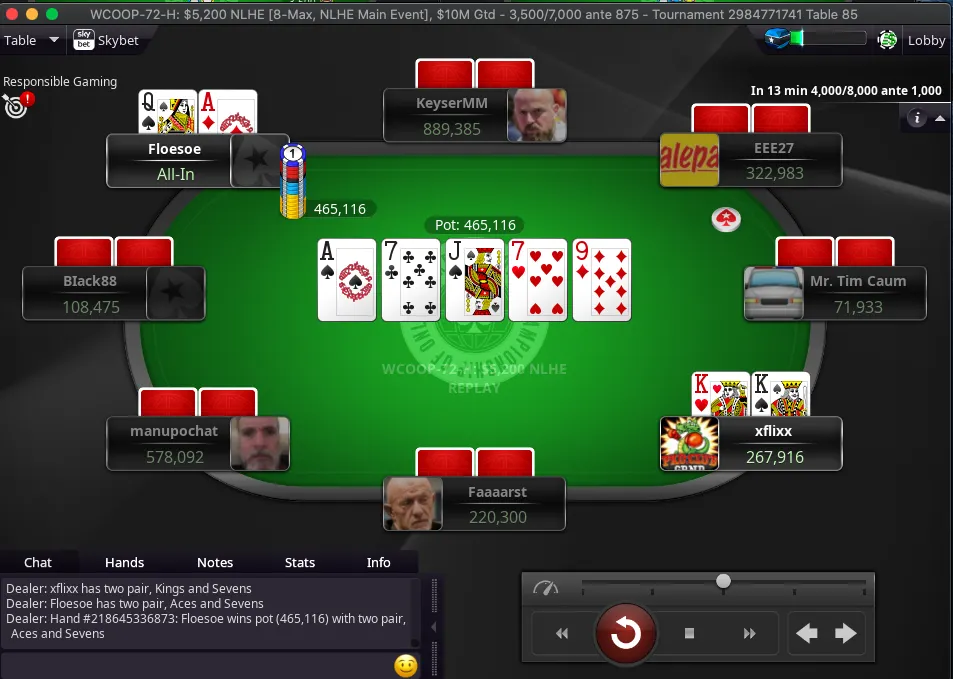The height and width of the screenshot is (679, 953).
Task: Go to the next hand arrow
Action: (846, 633)
